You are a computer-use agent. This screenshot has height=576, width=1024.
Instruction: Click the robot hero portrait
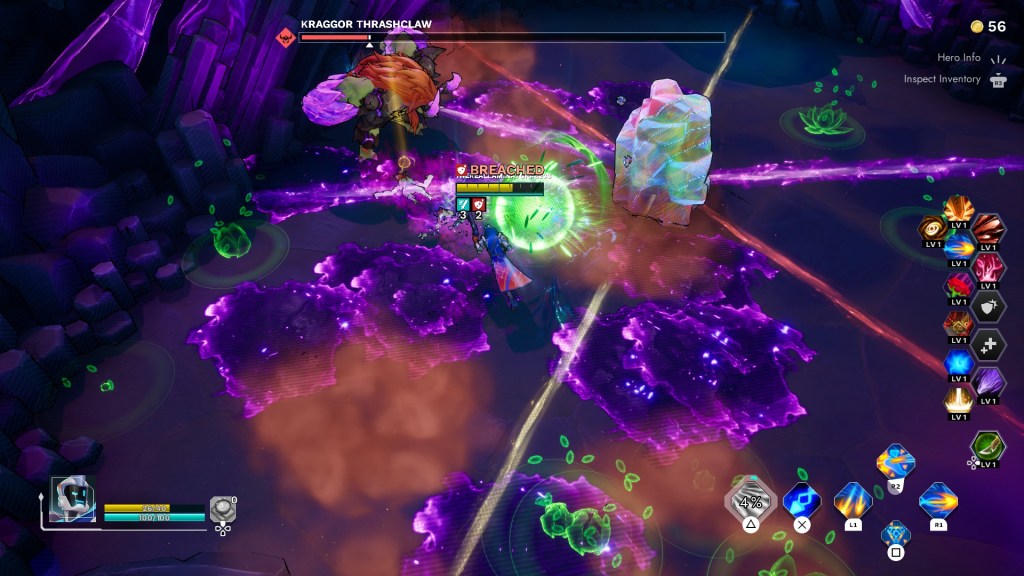click(x=72, y=498)
